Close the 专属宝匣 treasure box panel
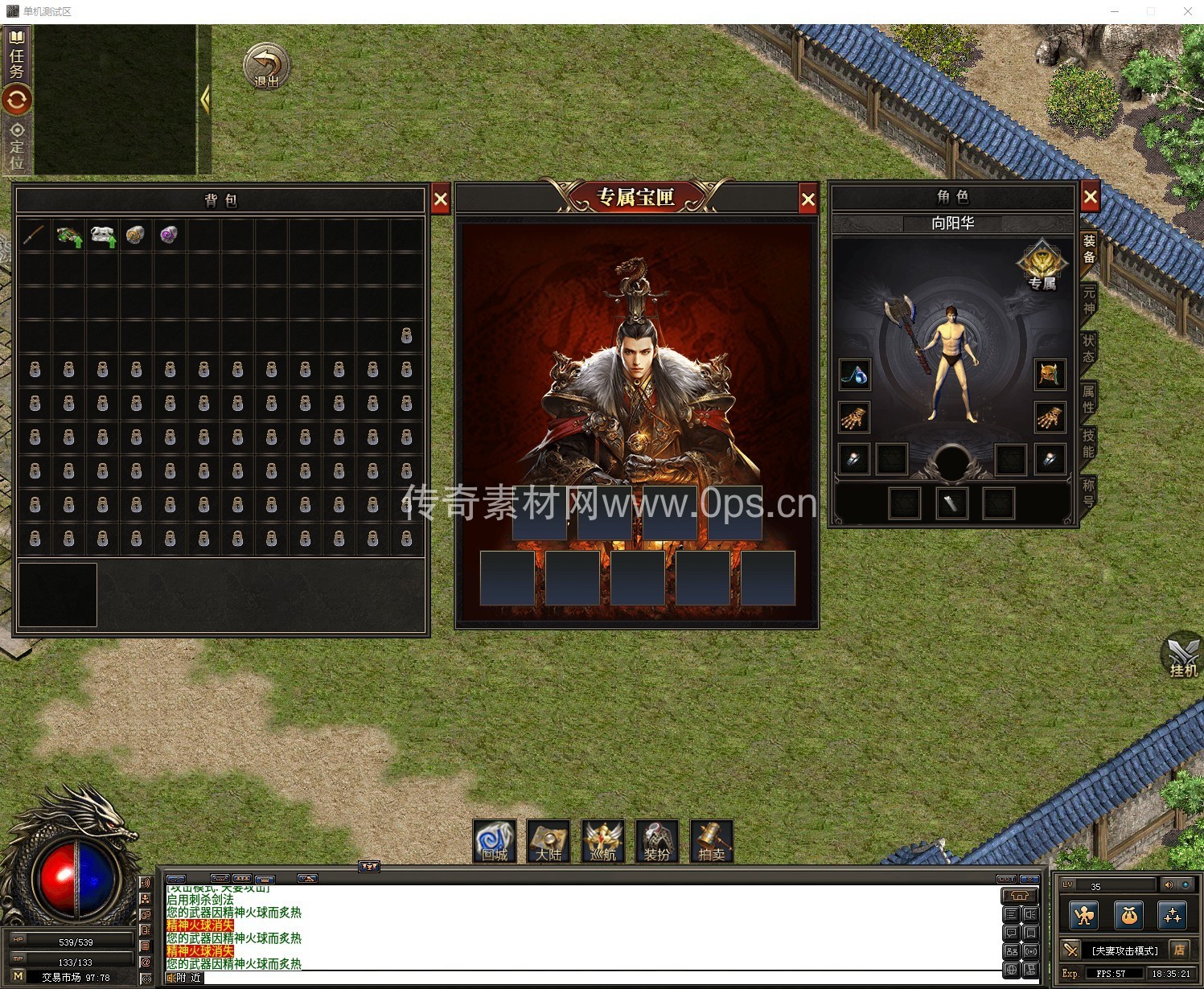 tap(808, 199)
